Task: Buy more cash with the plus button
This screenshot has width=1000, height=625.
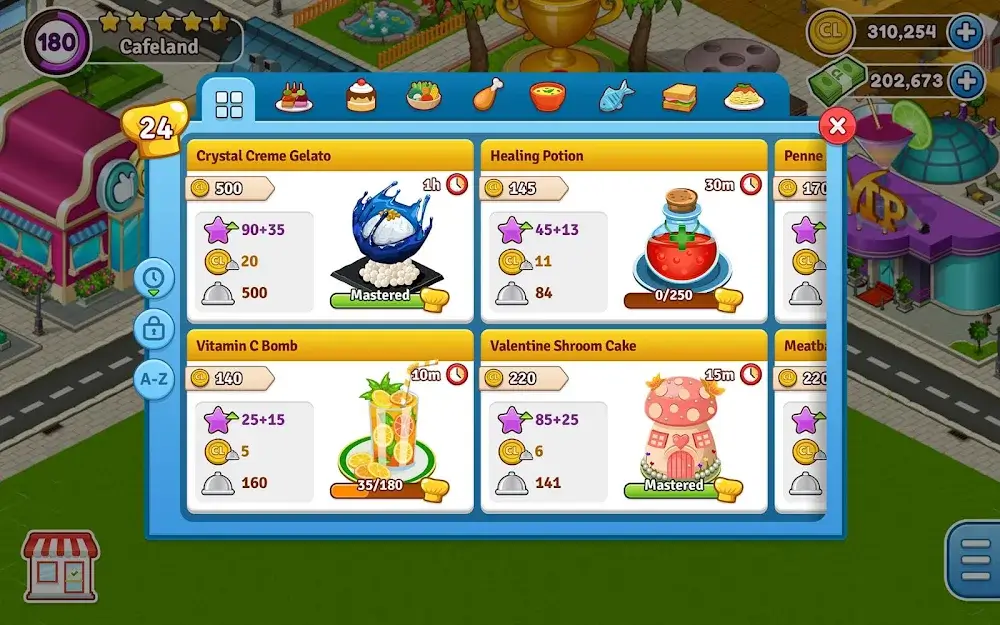Action: click(x=965, y=80)
